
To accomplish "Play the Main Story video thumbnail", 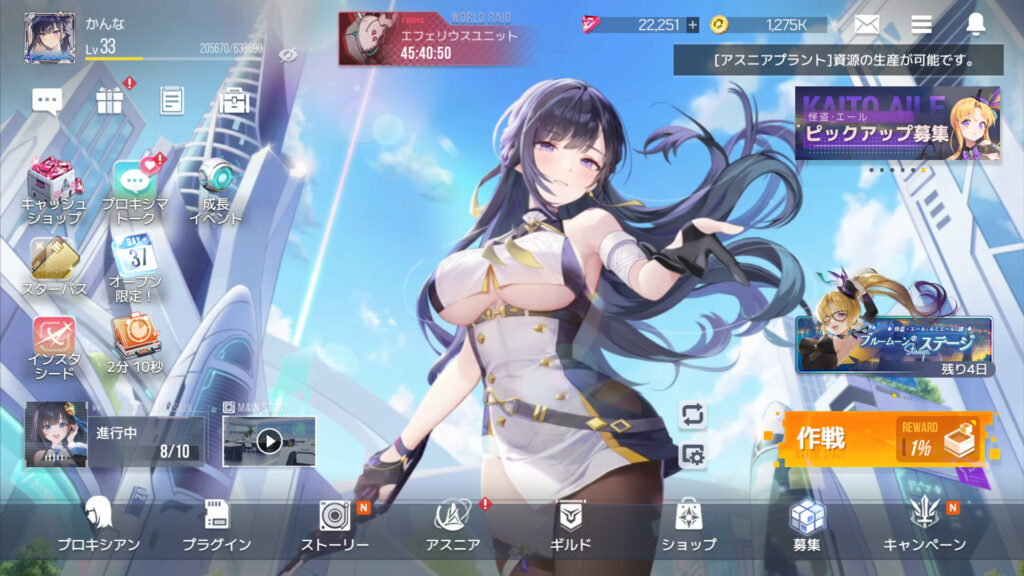I will pos(269,441).
